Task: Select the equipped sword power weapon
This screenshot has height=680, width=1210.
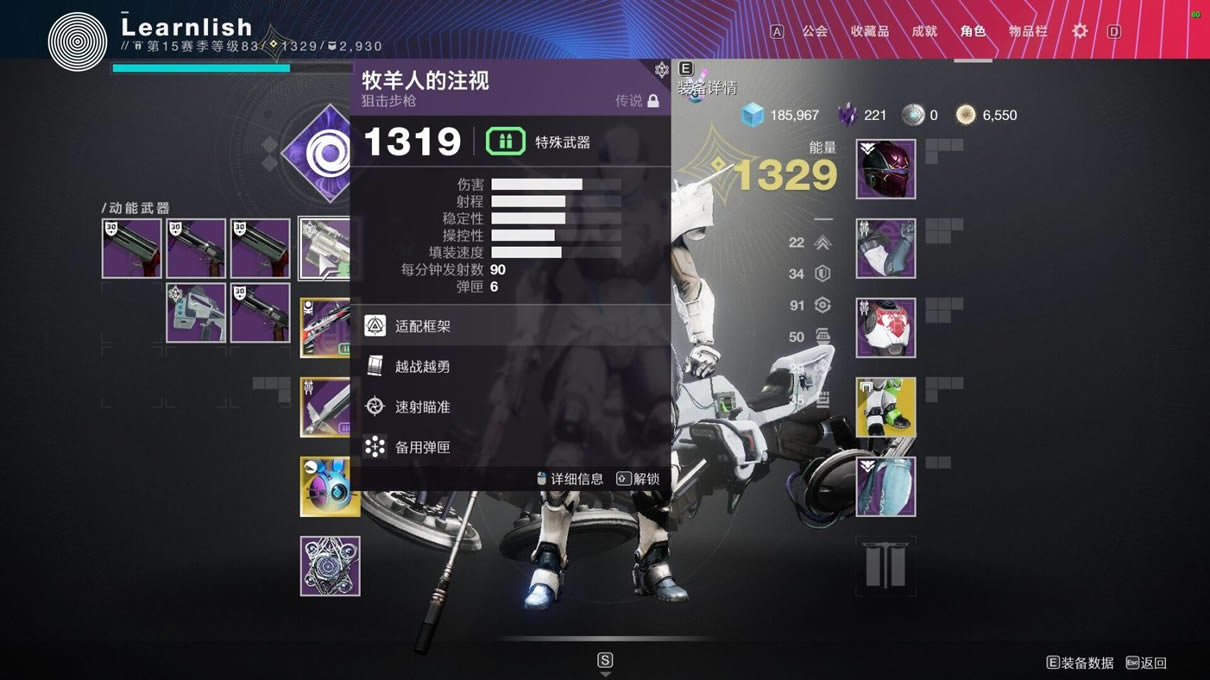Action: click(x=326, y=407)
